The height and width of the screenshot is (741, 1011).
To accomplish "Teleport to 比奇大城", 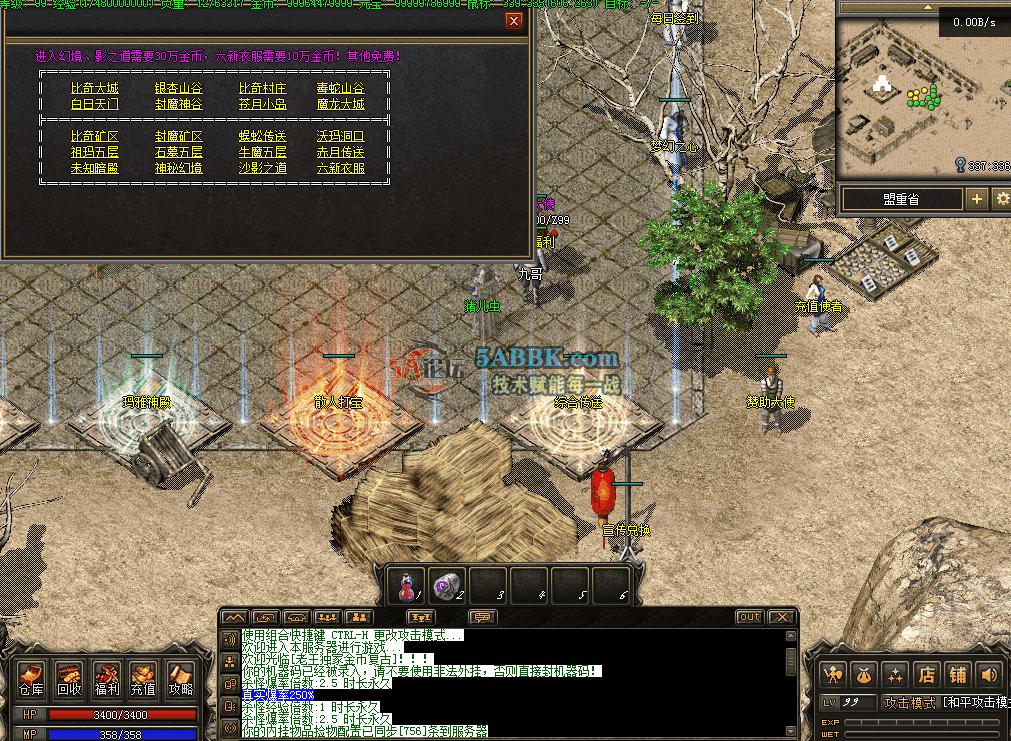I will (x=94, y=88).
